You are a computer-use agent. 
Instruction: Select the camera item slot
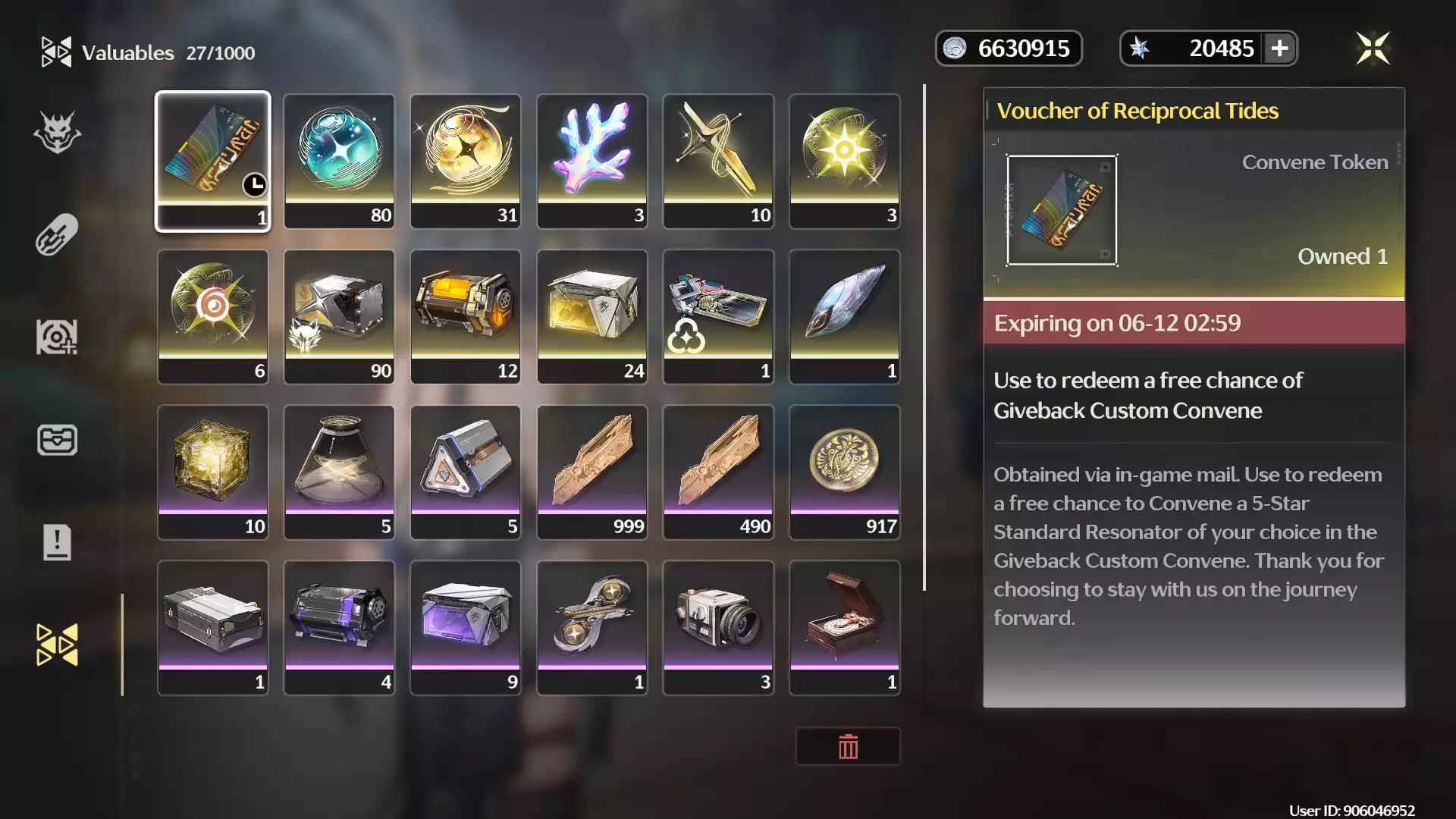pyautogui.click(x=718, y=627)
